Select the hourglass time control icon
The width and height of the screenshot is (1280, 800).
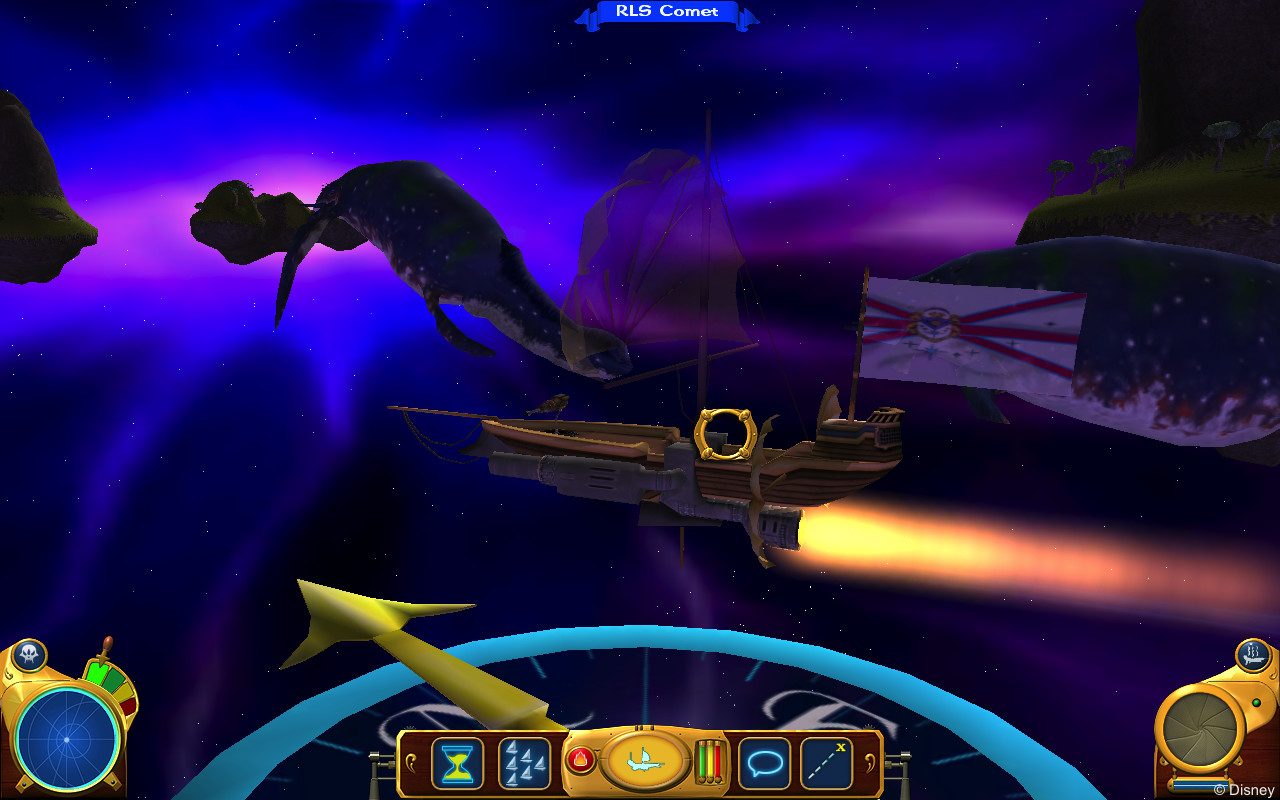456,763
